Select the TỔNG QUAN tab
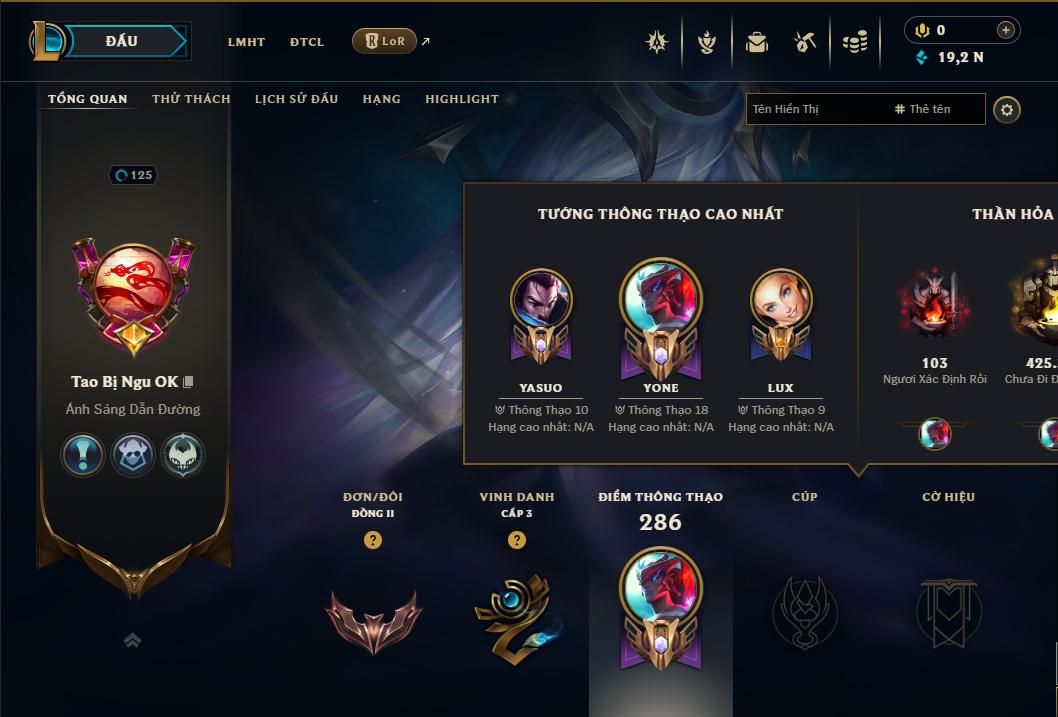 [88, 99]
